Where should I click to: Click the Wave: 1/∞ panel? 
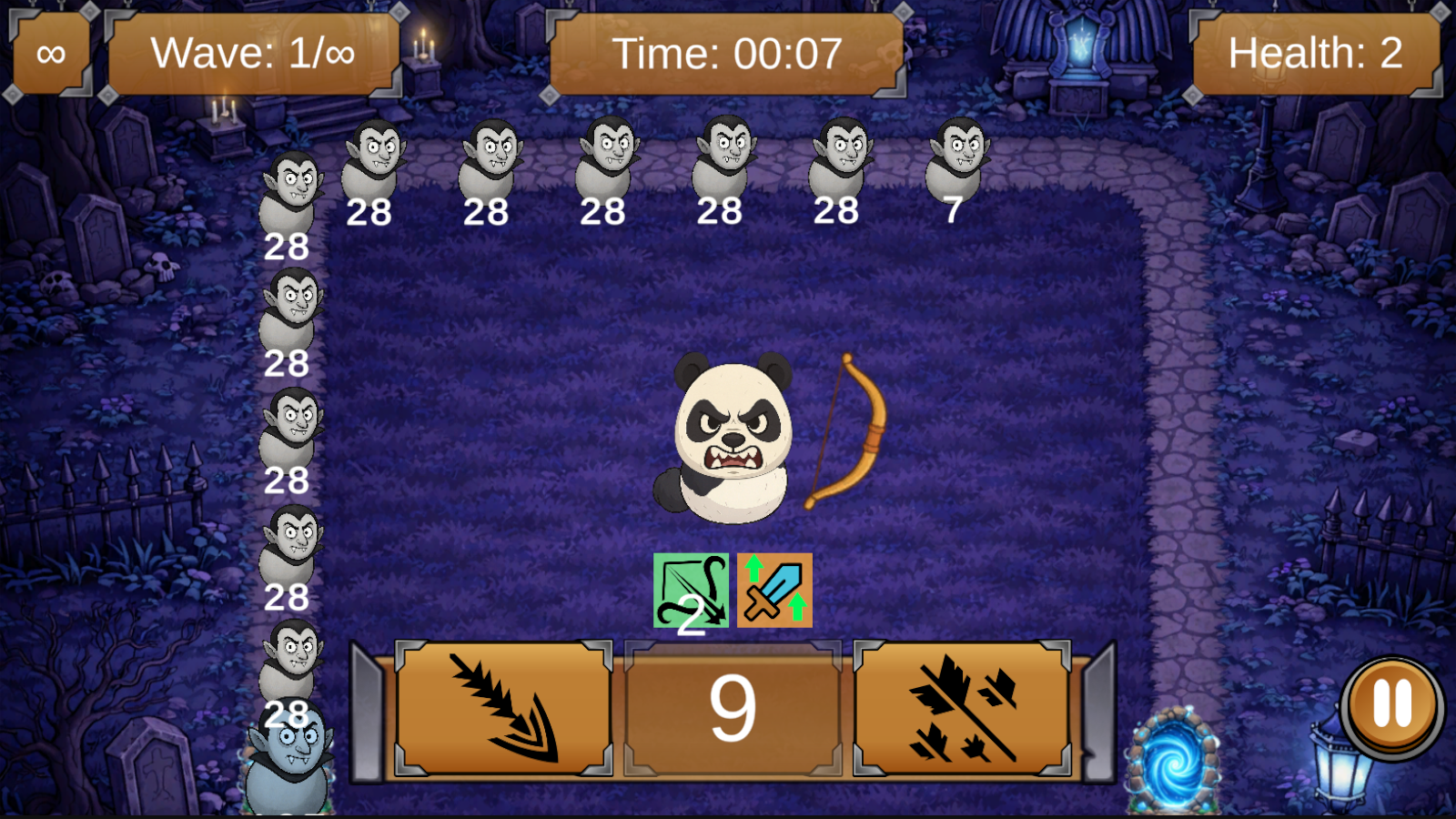click(253, 52)
